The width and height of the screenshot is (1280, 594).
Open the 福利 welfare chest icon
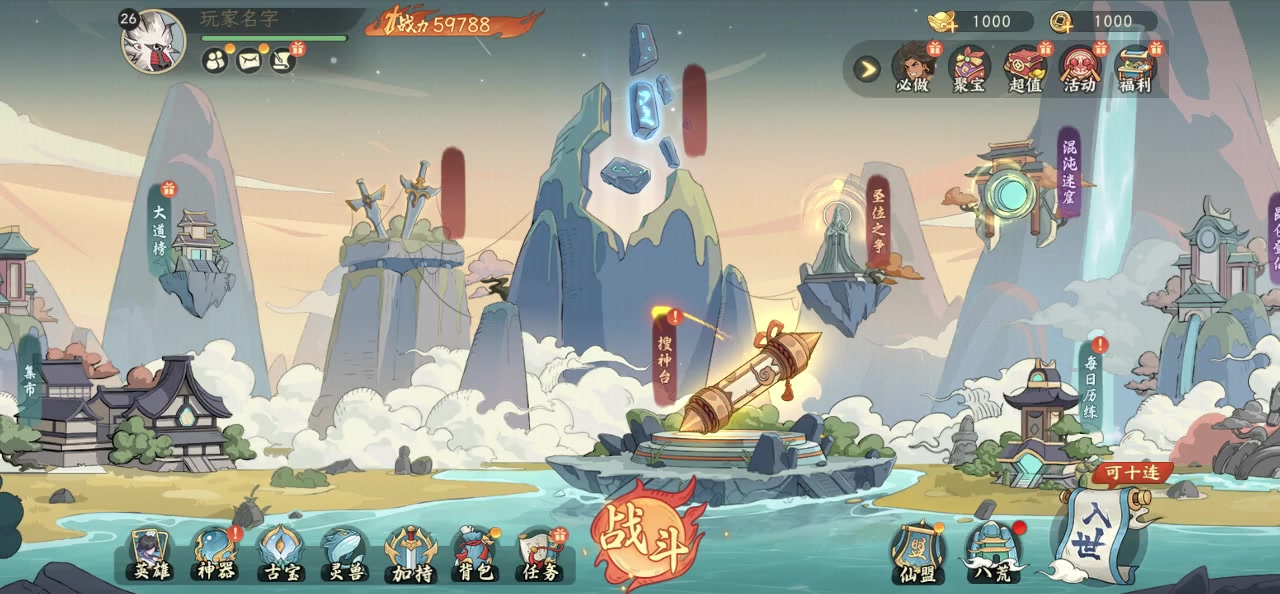click(x=1135, y=68)
